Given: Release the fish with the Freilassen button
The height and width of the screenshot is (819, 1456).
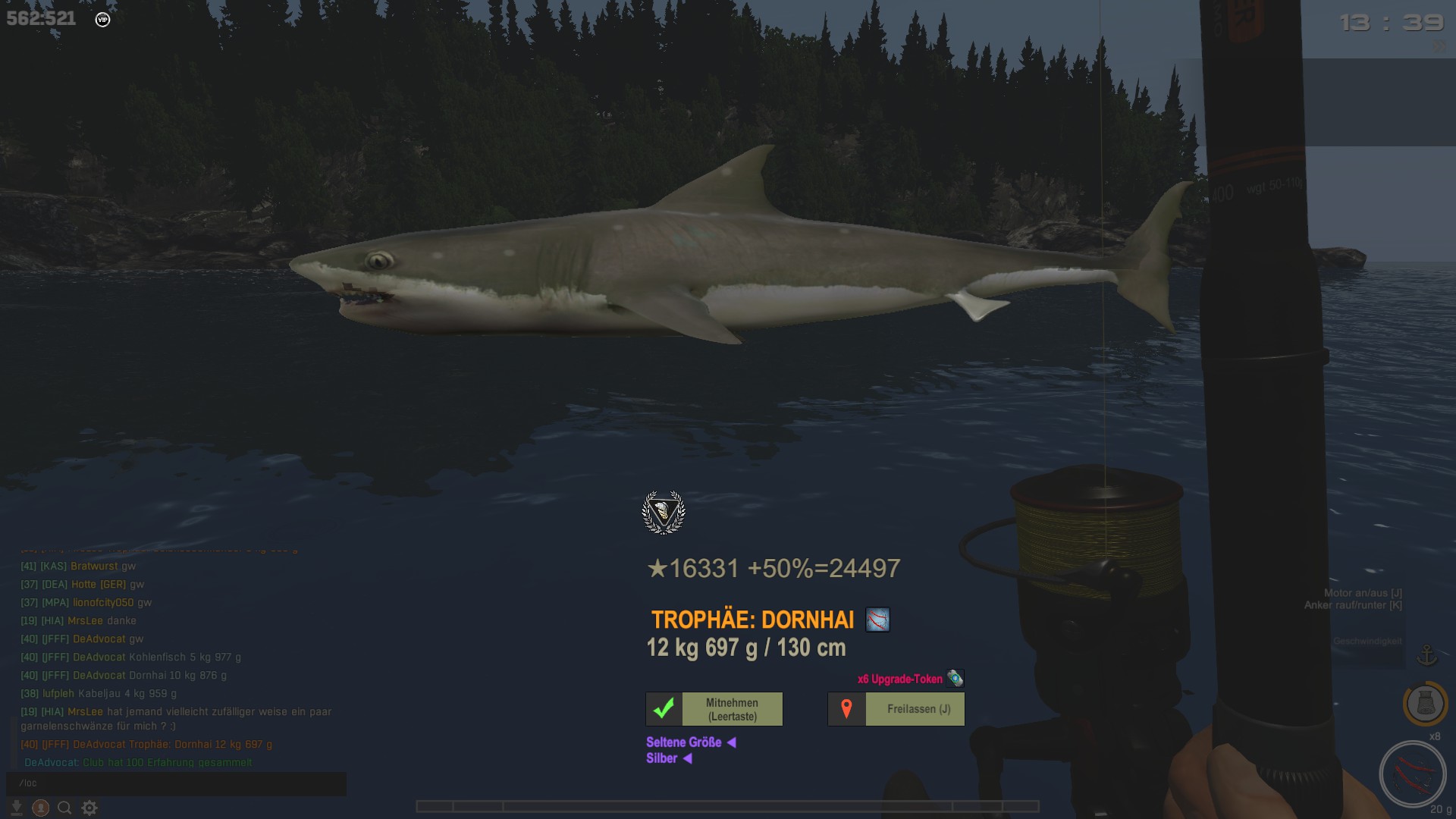Looking at the screenshot, I should coord(896,709).
